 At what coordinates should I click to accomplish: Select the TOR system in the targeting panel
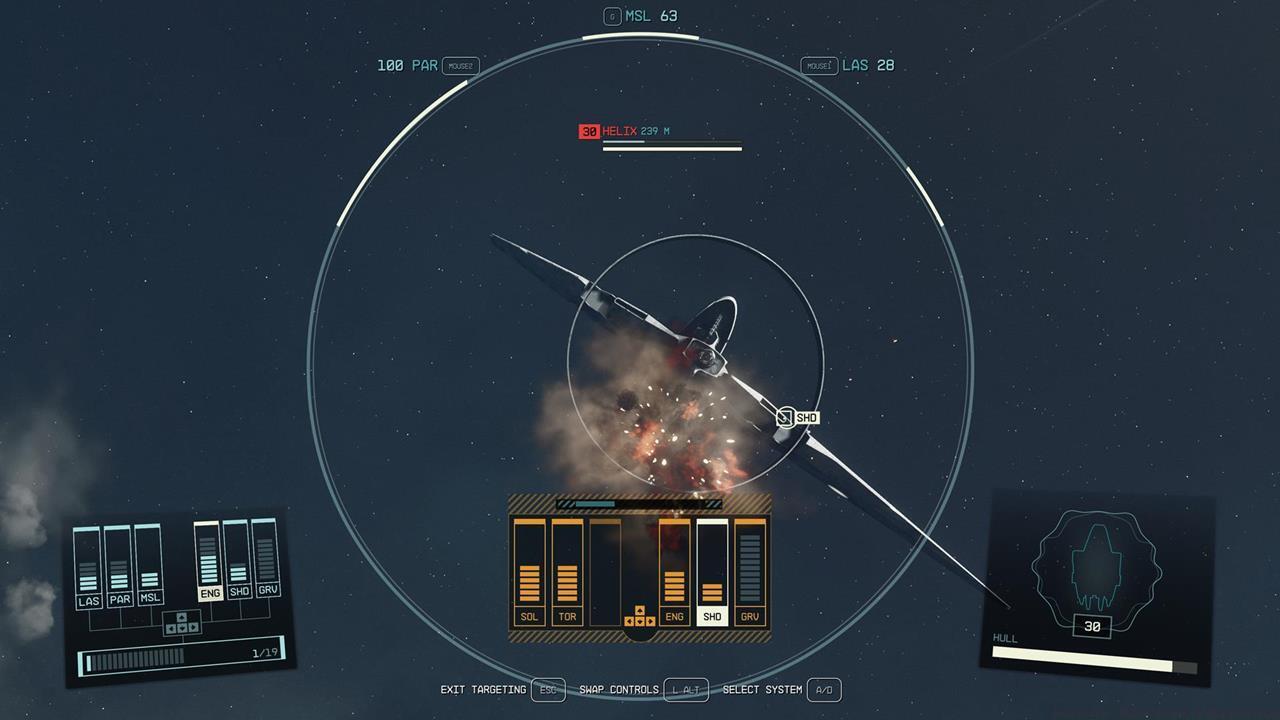(567, 616)
